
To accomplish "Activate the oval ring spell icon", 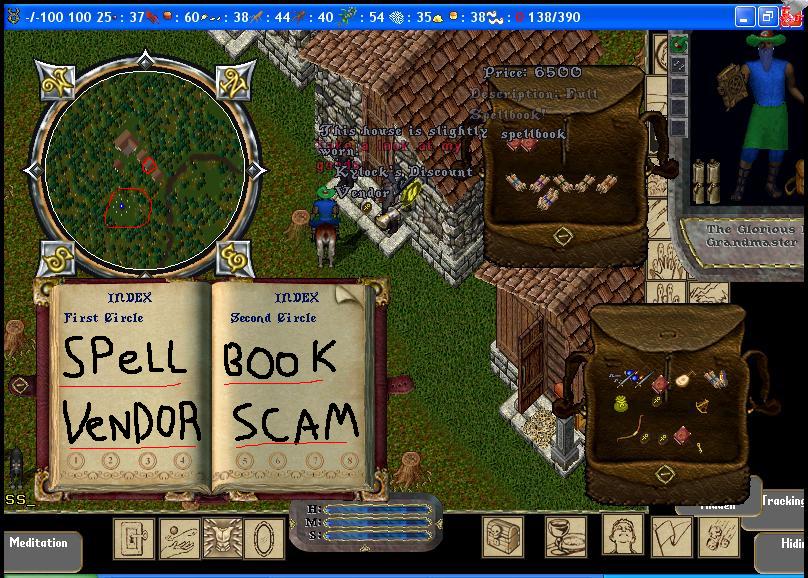I will tap(263, 537).
